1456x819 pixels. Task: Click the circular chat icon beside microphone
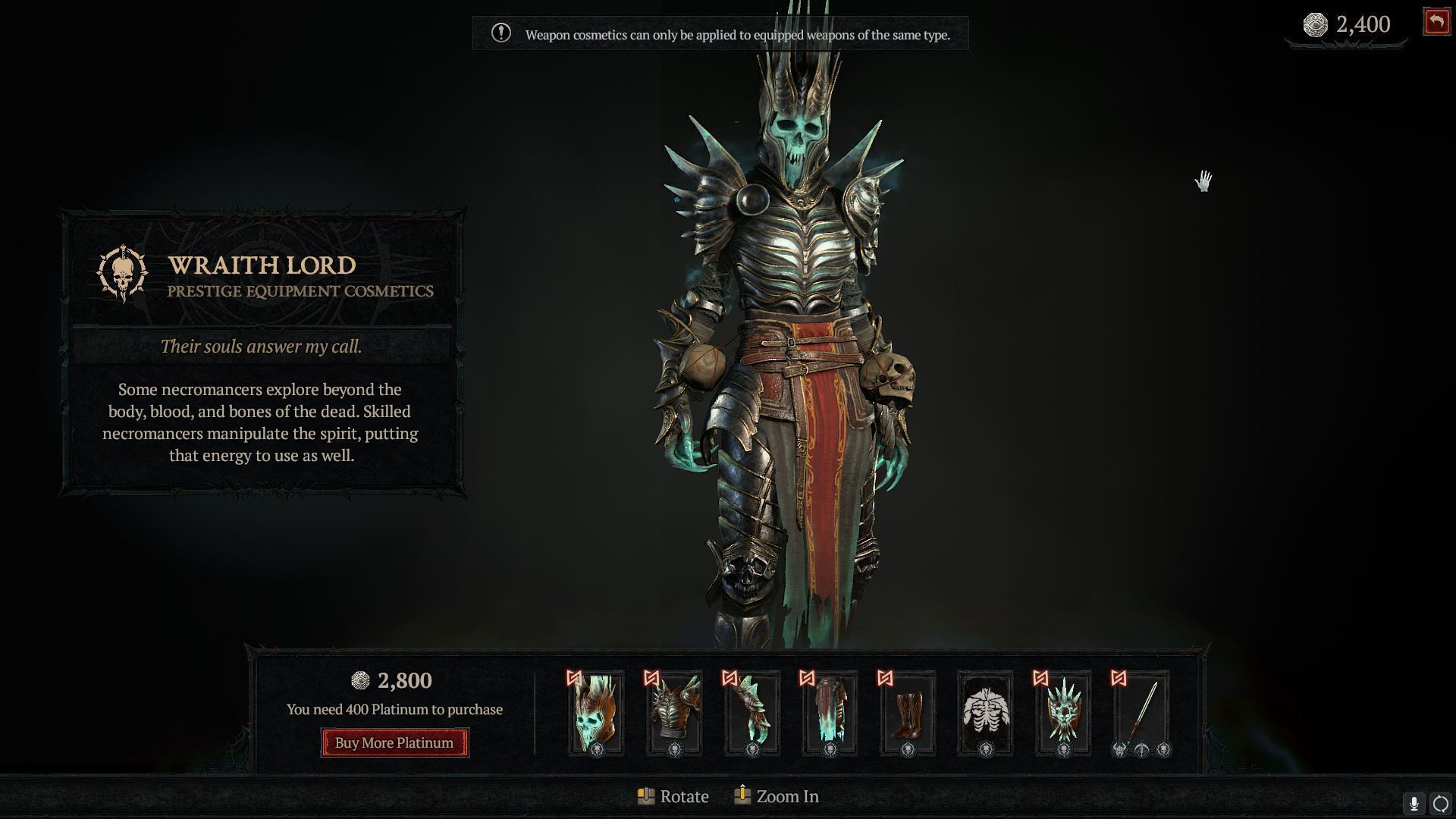pos(1440,804)
